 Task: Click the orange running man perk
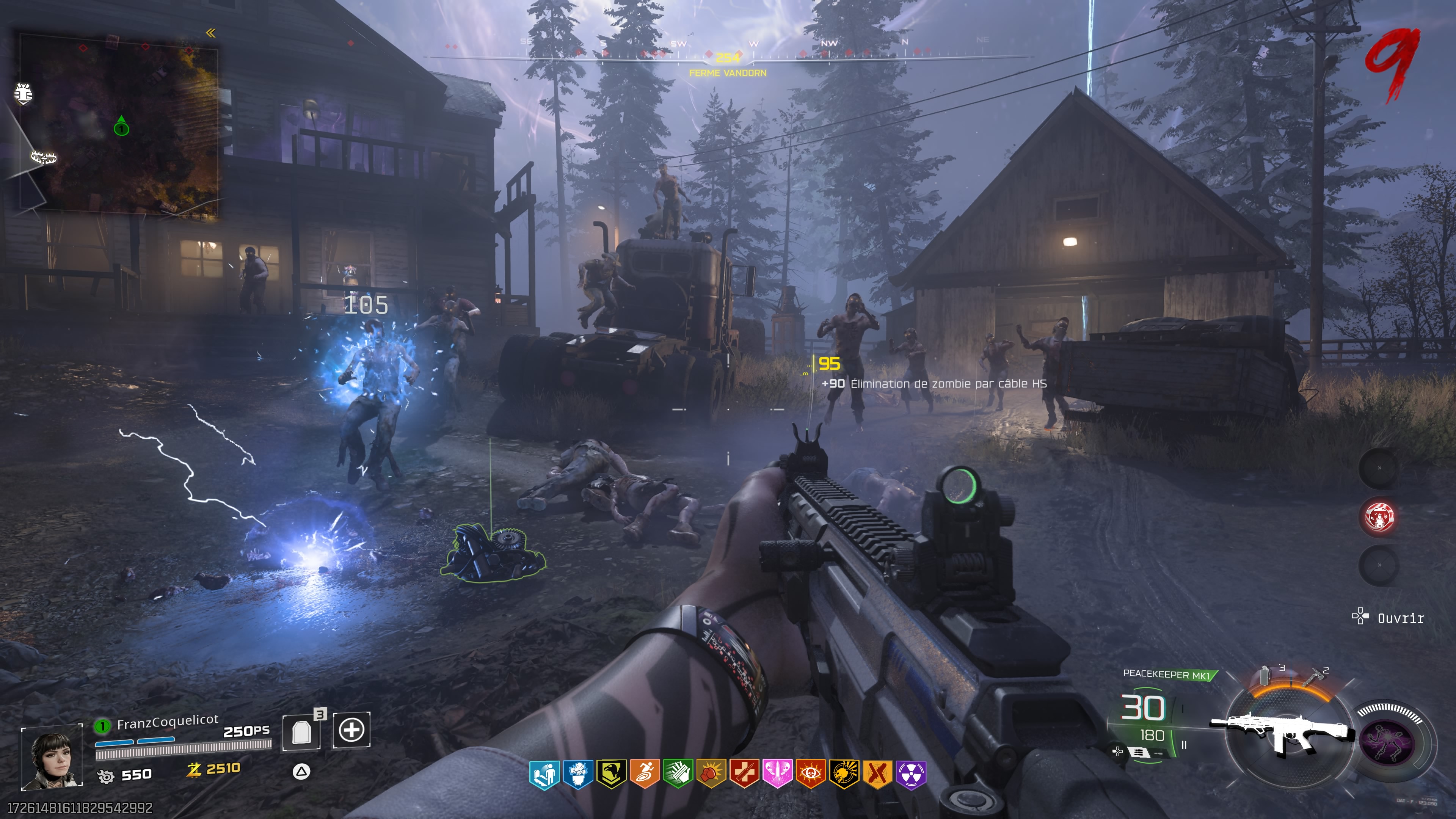coord(644,774)
